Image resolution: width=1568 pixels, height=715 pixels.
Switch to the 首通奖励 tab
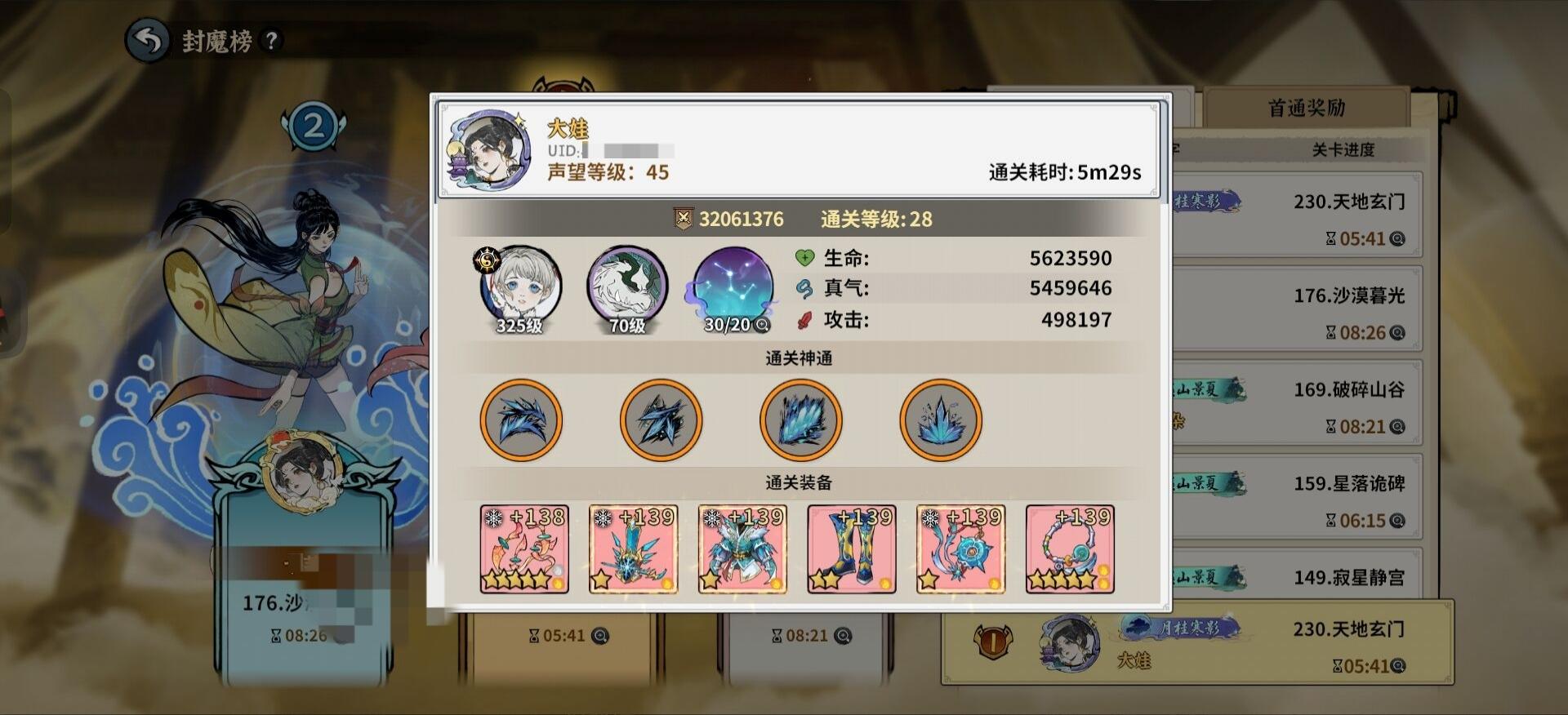pos(1307,106)
